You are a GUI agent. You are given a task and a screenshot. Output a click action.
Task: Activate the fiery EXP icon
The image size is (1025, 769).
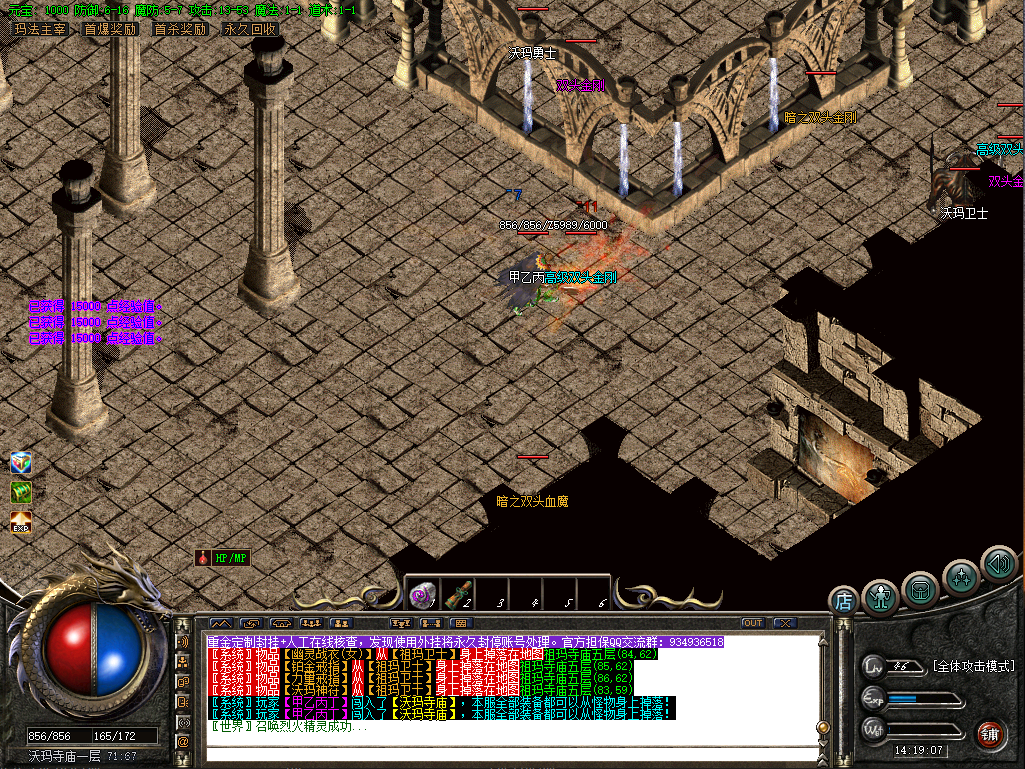[21, 522]
